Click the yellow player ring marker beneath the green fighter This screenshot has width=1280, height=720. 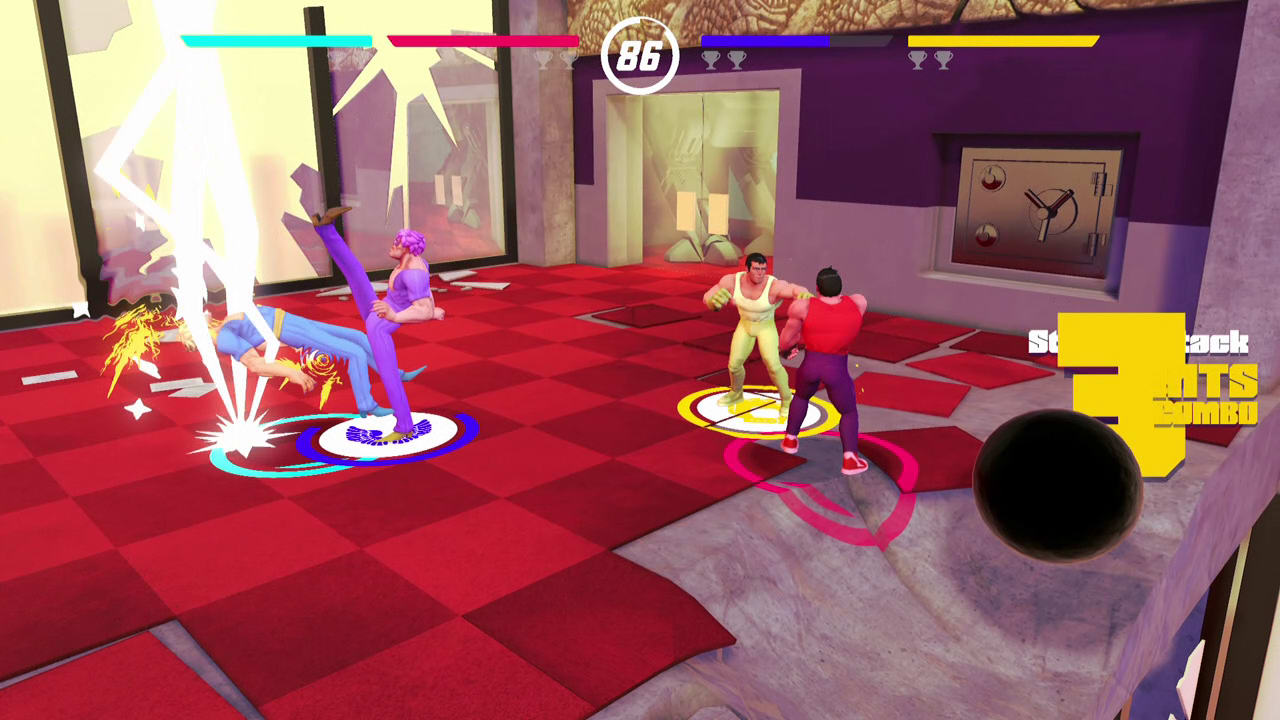[x=758, y=408]
